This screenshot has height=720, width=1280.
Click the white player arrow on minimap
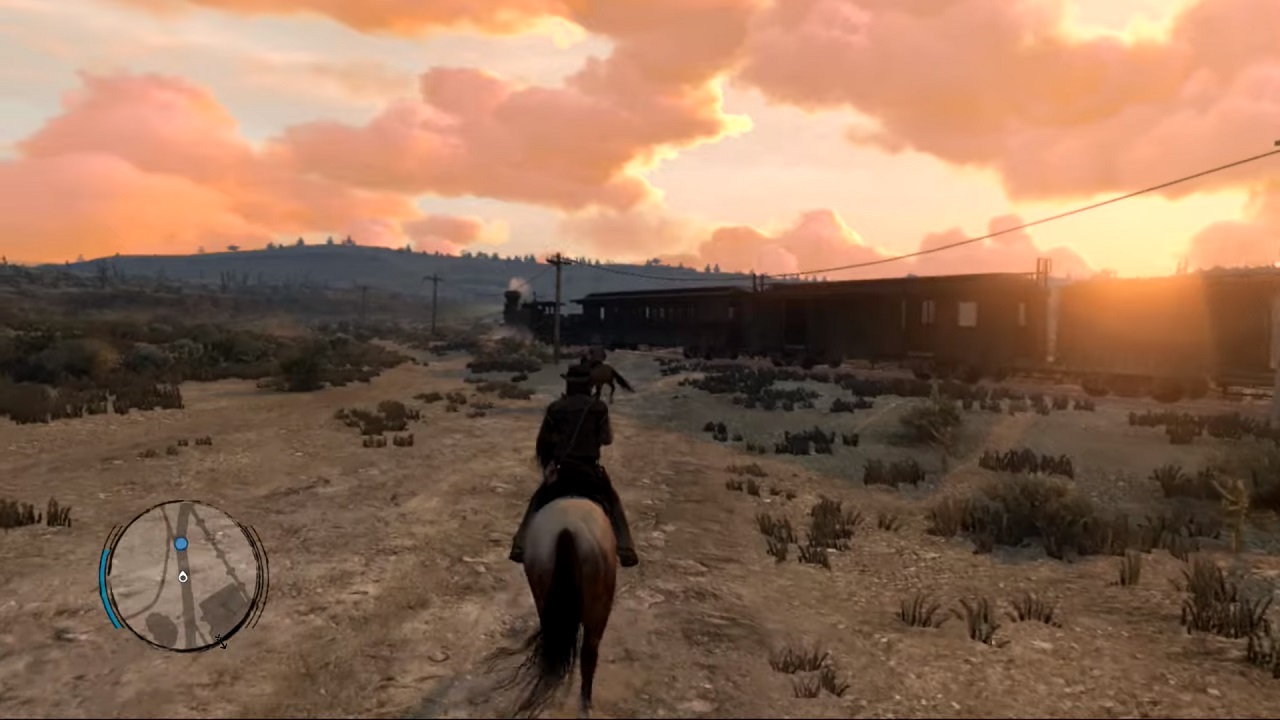pyautogui.click(x=183, y=576)
